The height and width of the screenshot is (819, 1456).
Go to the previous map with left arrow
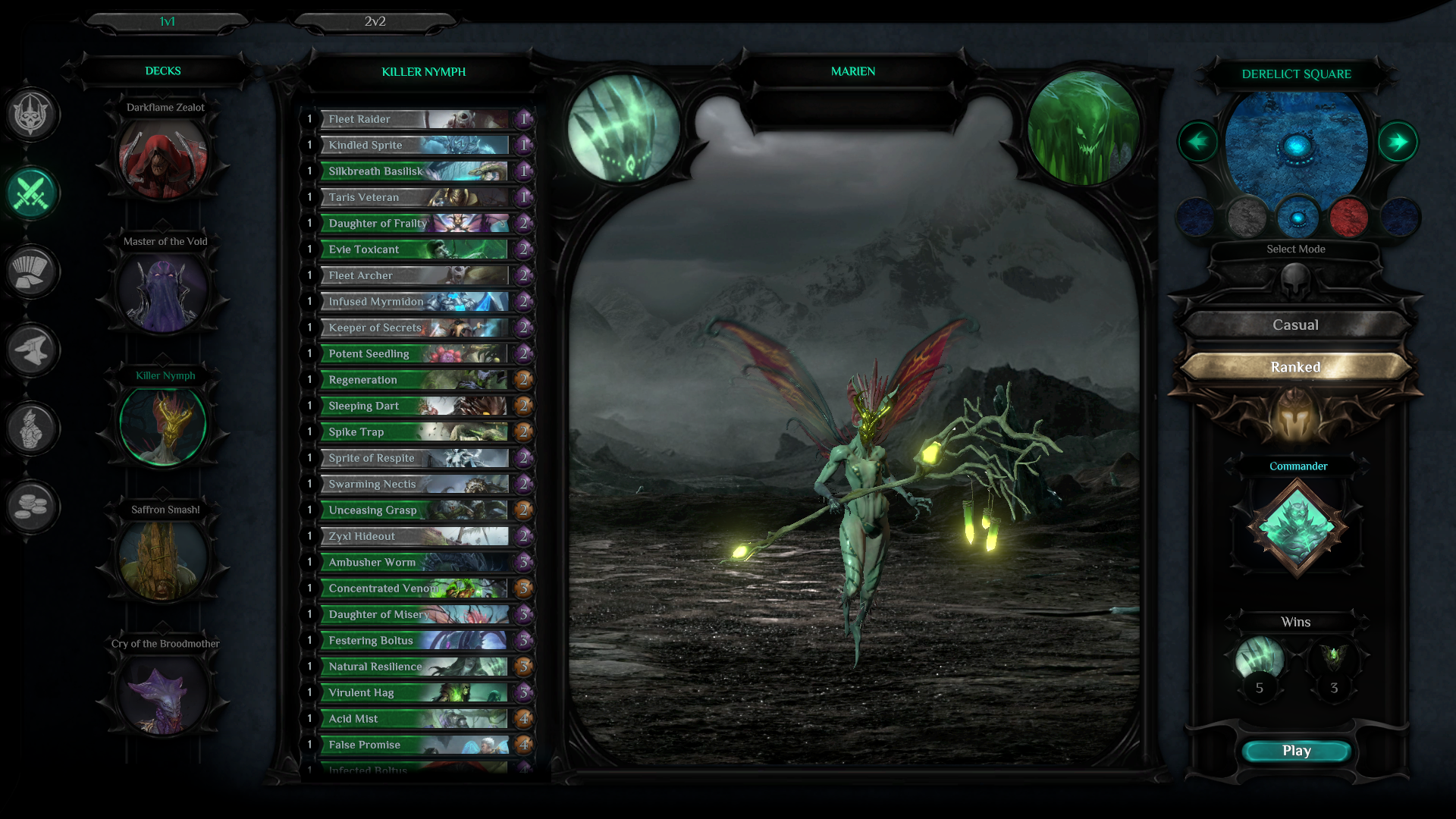click(1197, 142)
